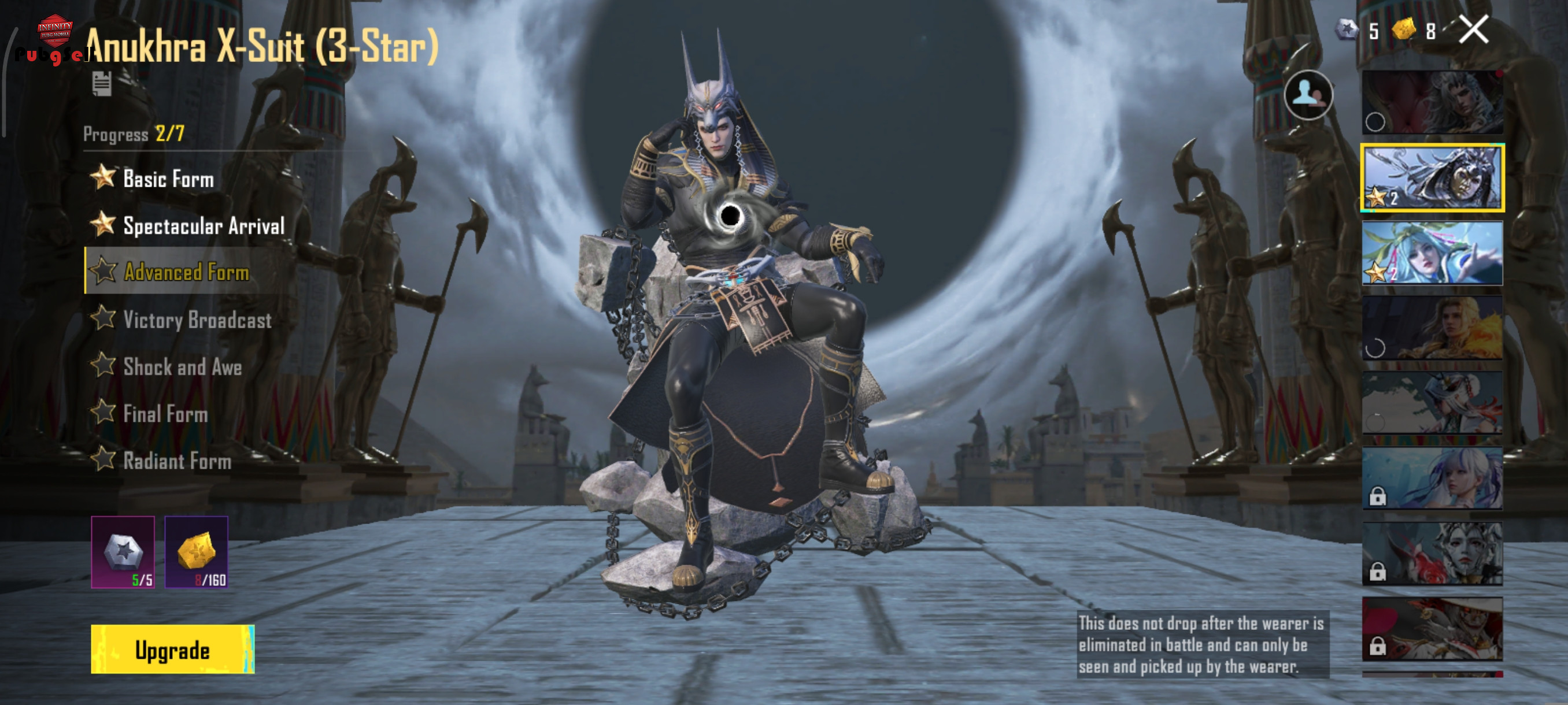Toggle the character preview silhouette icon
The height and width of the screenshot is (705, 1568).
tap(1307, 95)
